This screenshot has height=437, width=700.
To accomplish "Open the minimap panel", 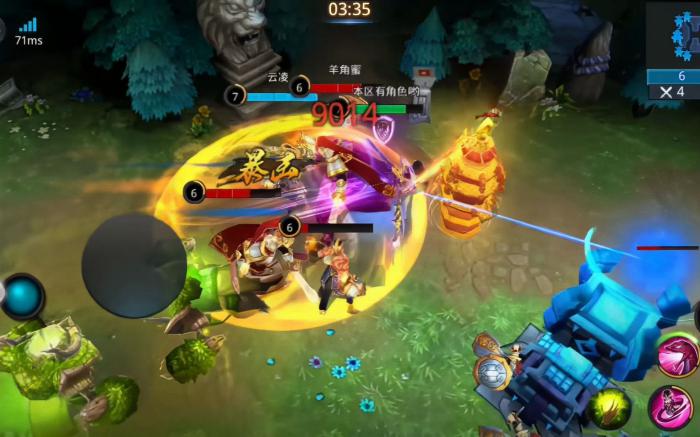I will [x=672, y=35].
